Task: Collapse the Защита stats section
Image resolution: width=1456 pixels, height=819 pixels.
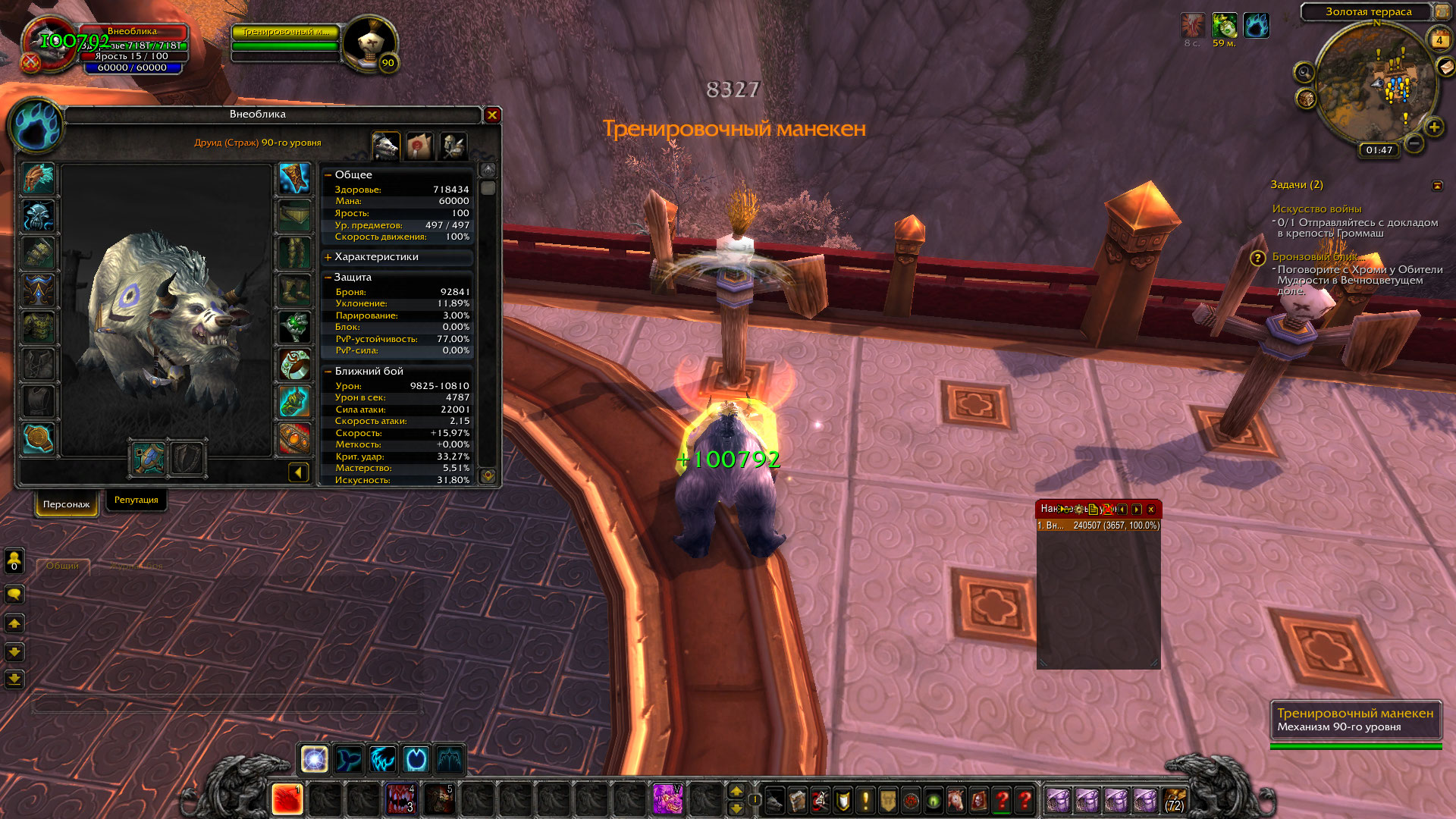Action: (x=328, y=278)
